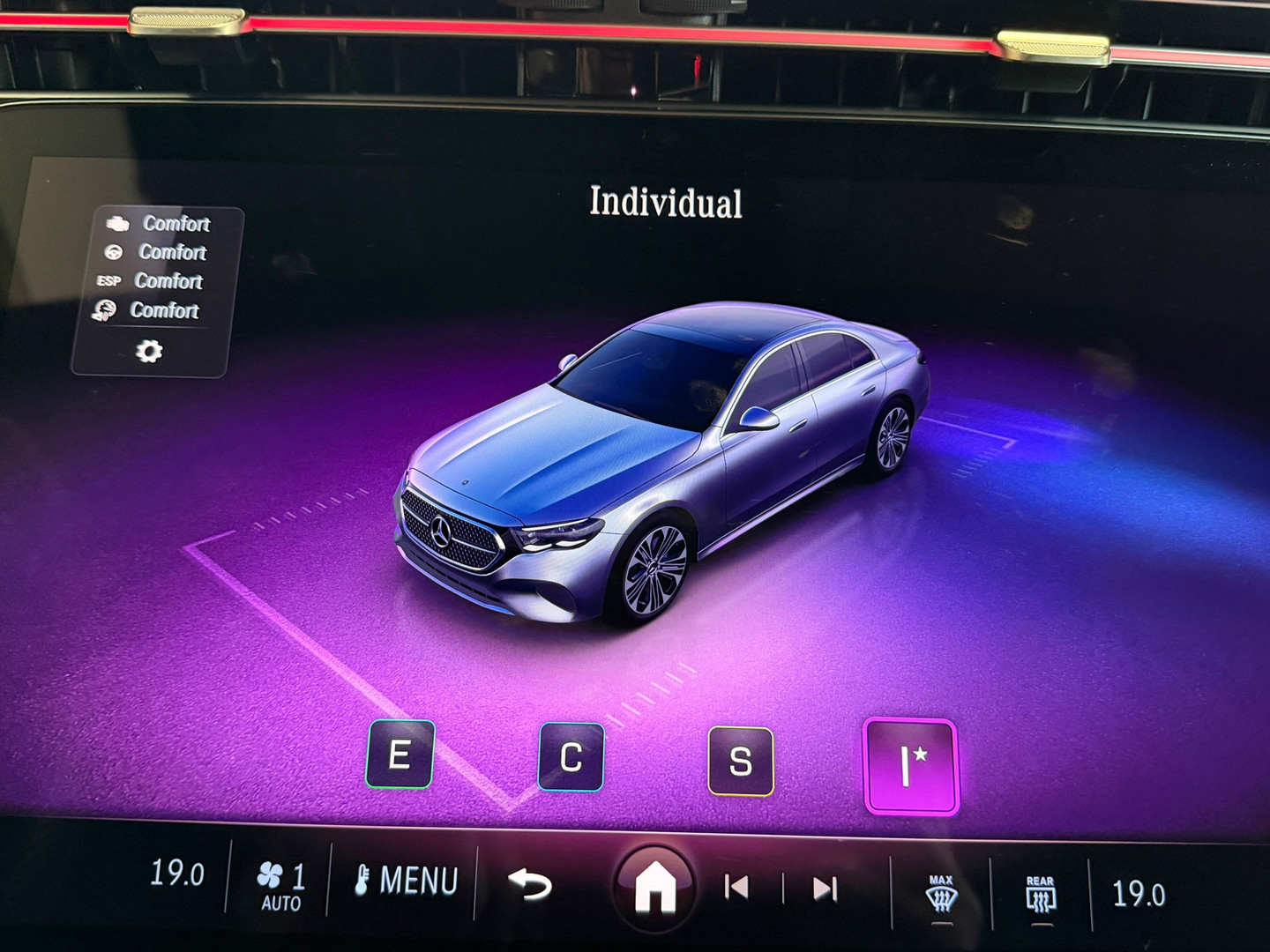
Task: Switch to the C comfort drive mode
Action: tap(572, 755)
